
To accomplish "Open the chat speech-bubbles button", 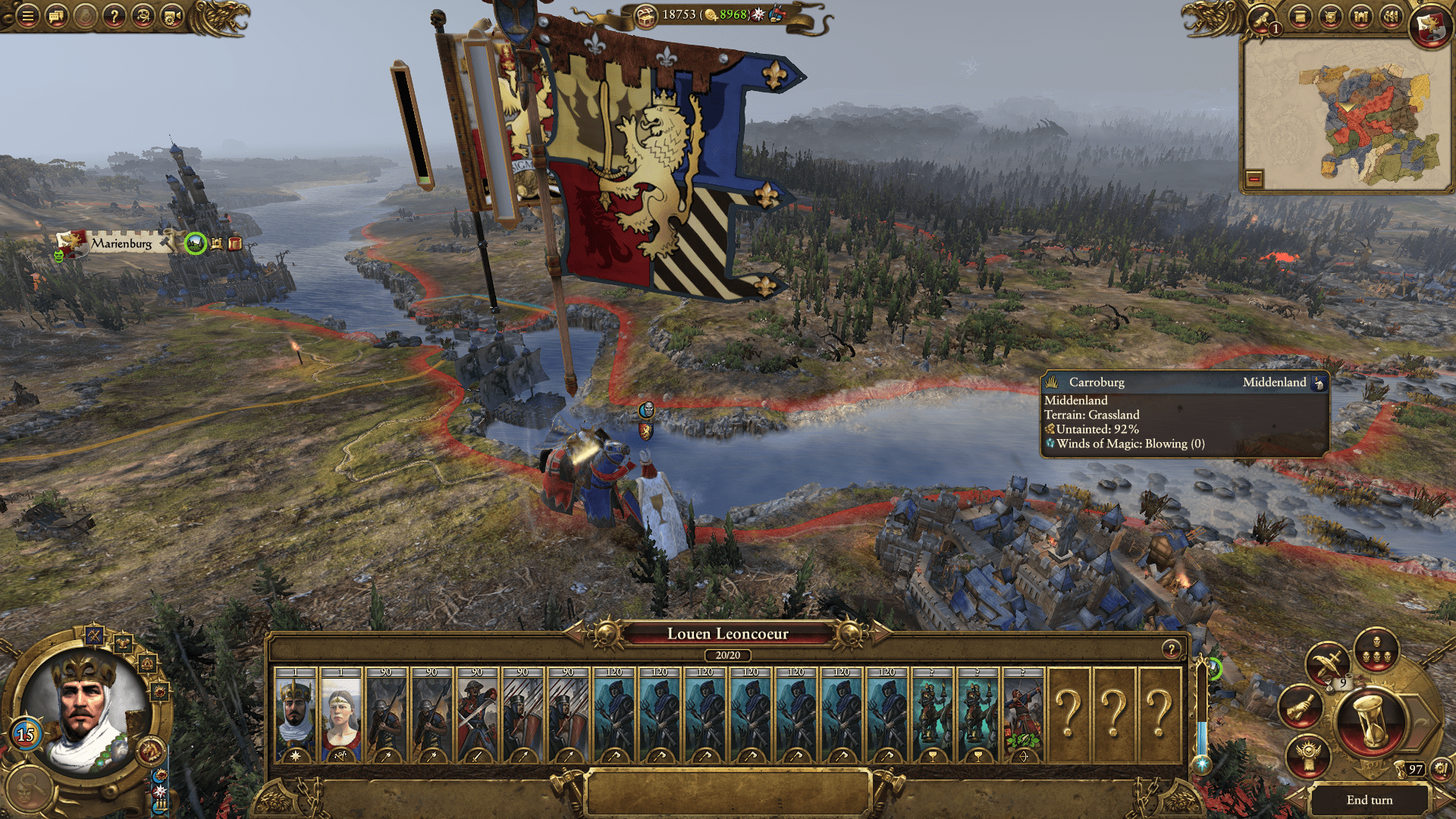I will (x=56, y=15).
